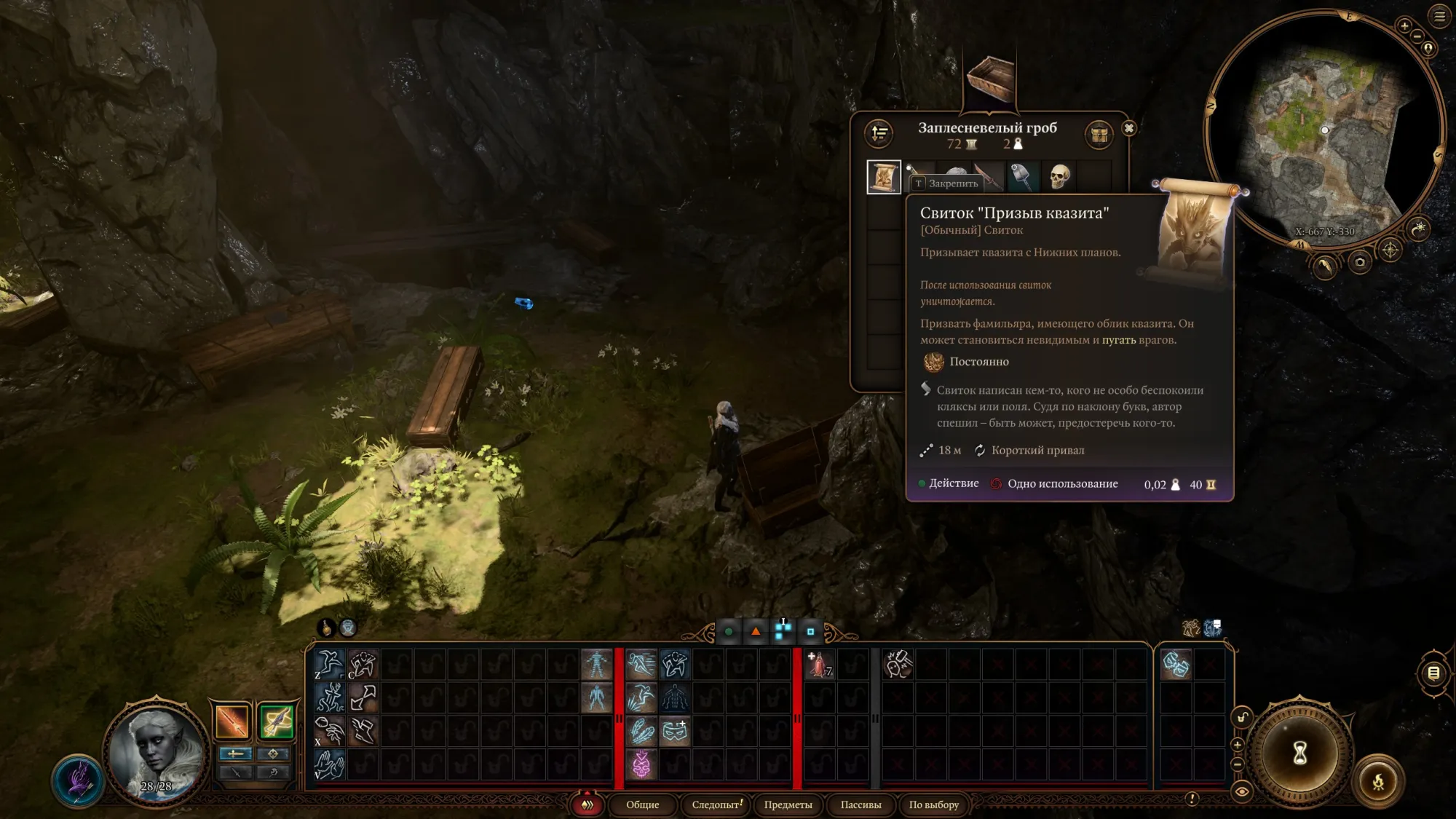Open the Следопыт hotbar tab
The image size is (1456, 819).
(717, 804)
